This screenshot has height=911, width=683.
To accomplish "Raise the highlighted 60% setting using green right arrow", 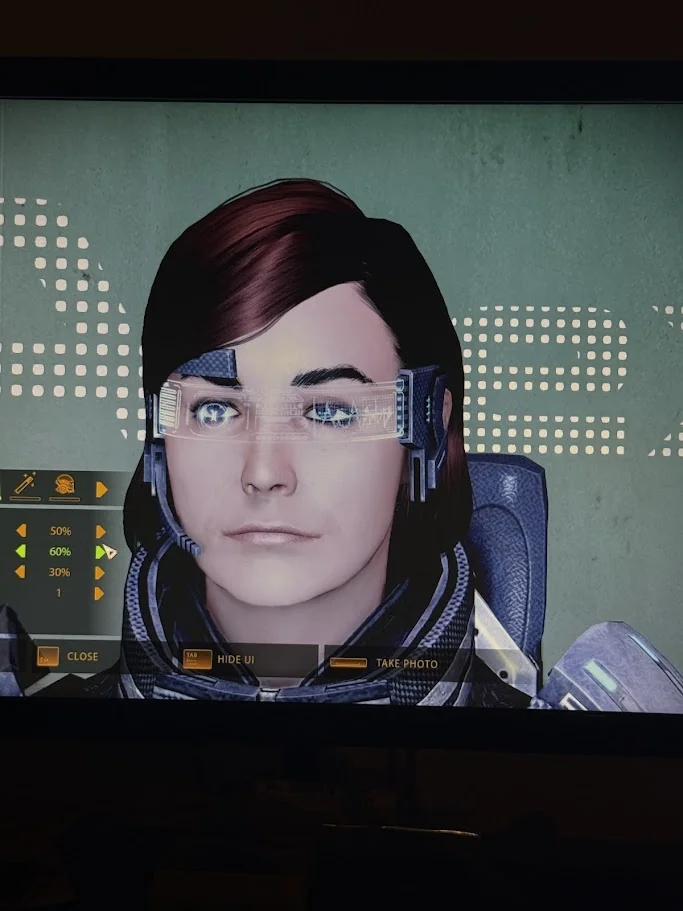I will 100,552.
